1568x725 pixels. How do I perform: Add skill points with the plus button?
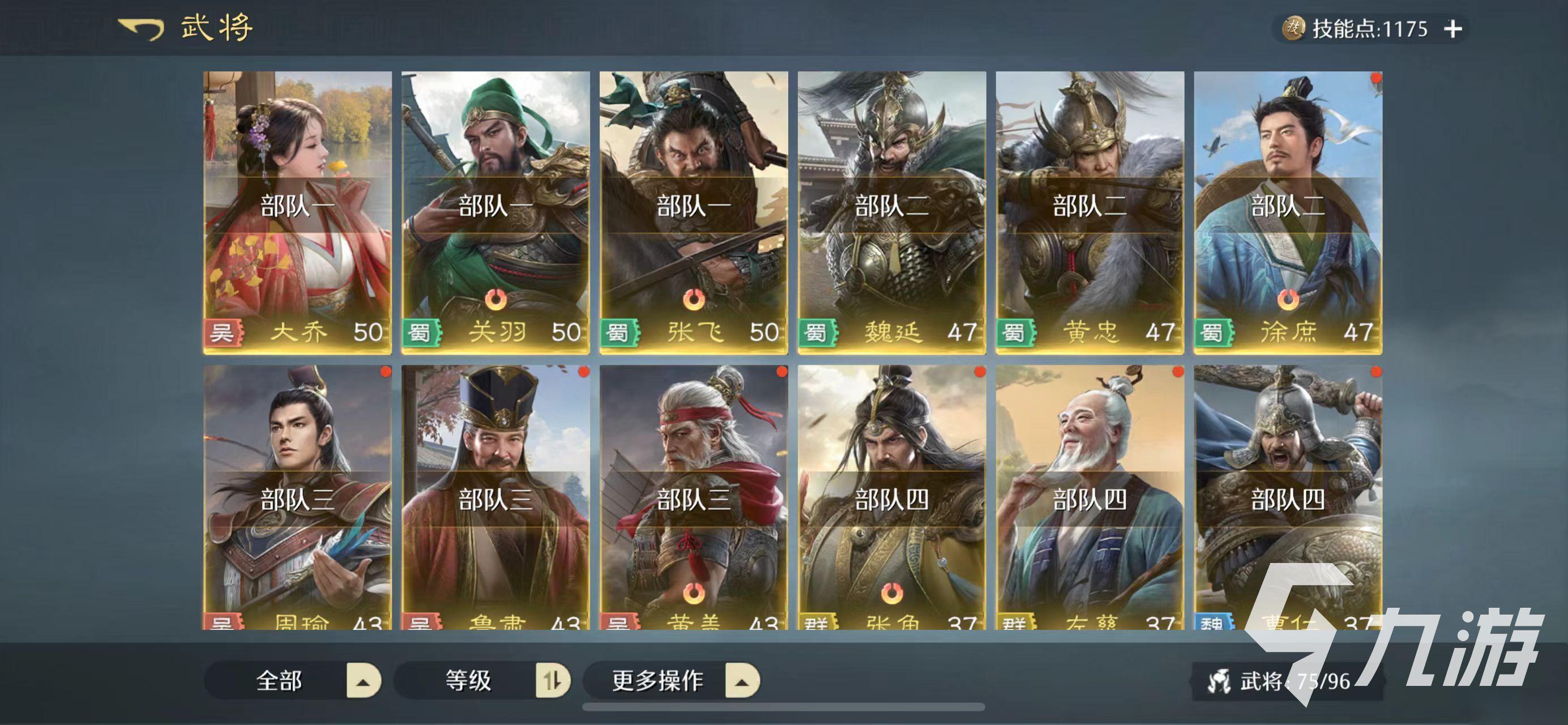coord(1452,29)
